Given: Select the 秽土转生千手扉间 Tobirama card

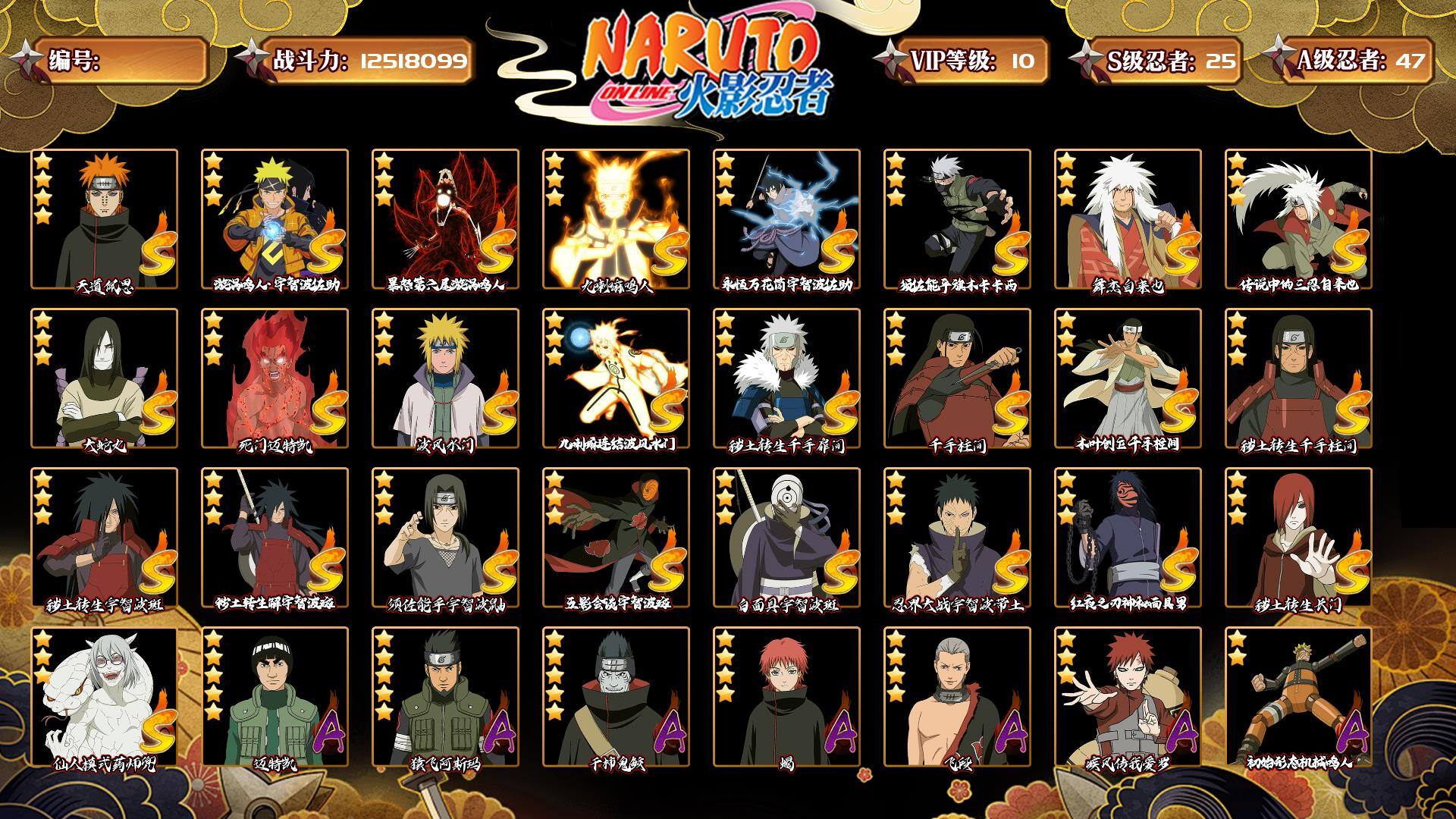Looking at the screenshot, I should [x=786, y=378].
